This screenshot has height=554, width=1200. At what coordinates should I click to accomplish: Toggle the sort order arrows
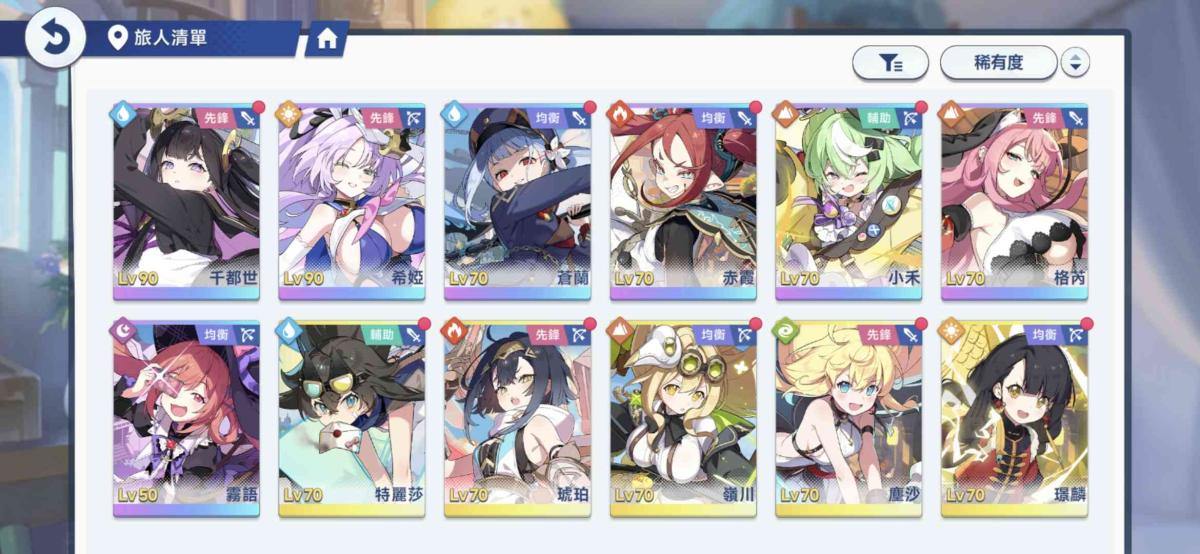click(1075, 63)
